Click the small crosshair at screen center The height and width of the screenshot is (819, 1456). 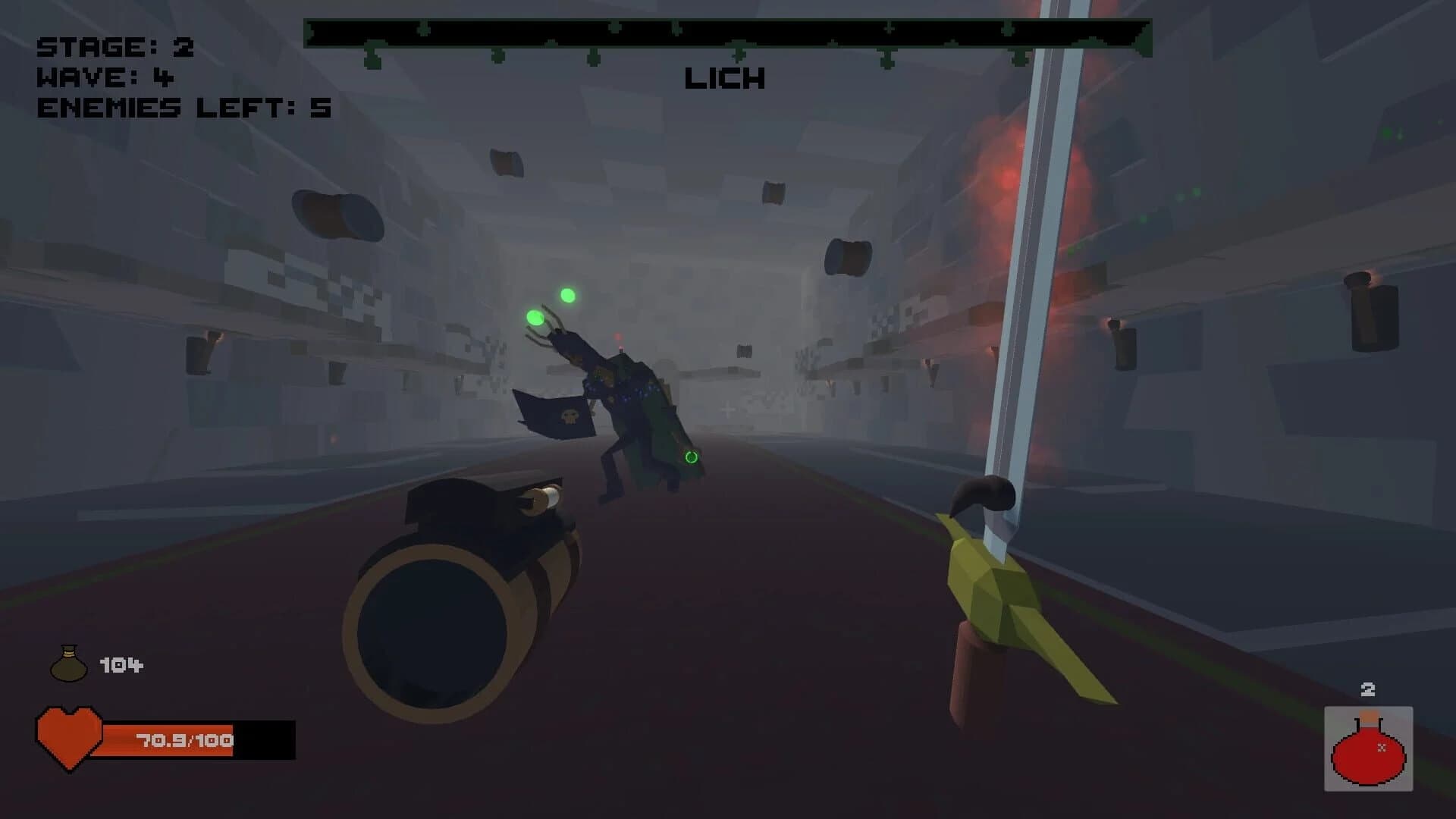[x=728, y=409]
